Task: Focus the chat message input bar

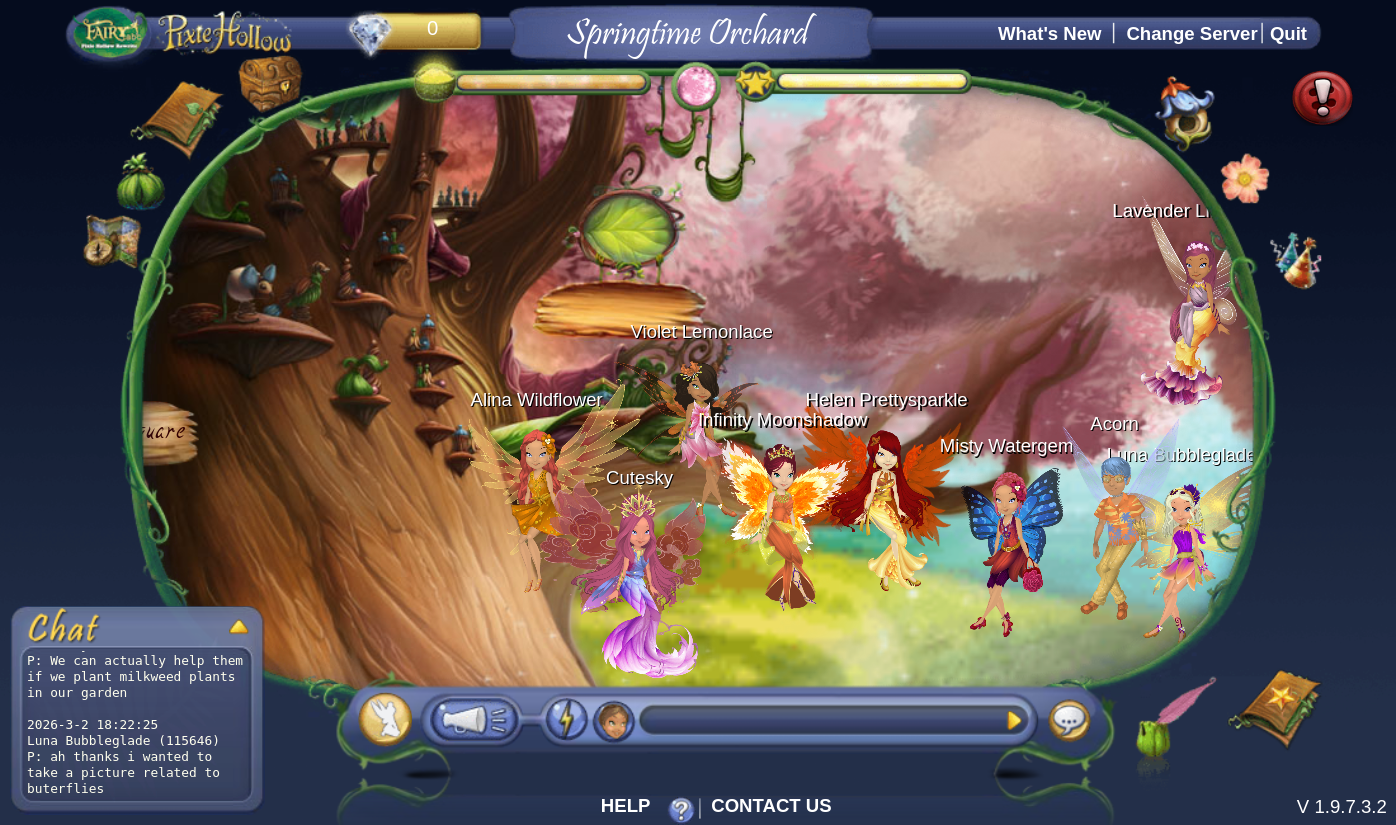Action: 820,720
